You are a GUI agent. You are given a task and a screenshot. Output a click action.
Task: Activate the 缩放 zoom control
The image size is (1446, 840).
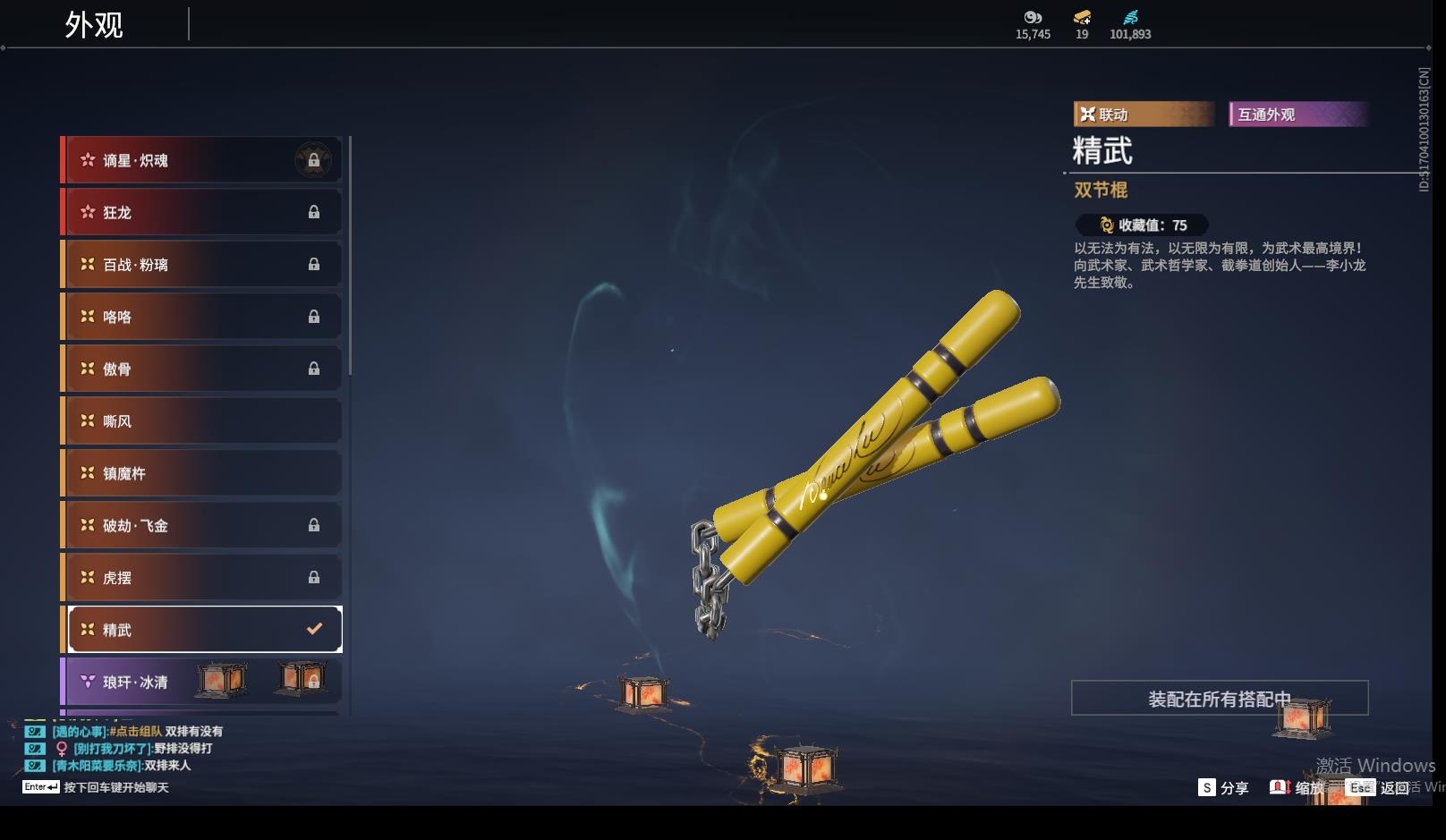pyautogui.click(x=1297, y=788)
